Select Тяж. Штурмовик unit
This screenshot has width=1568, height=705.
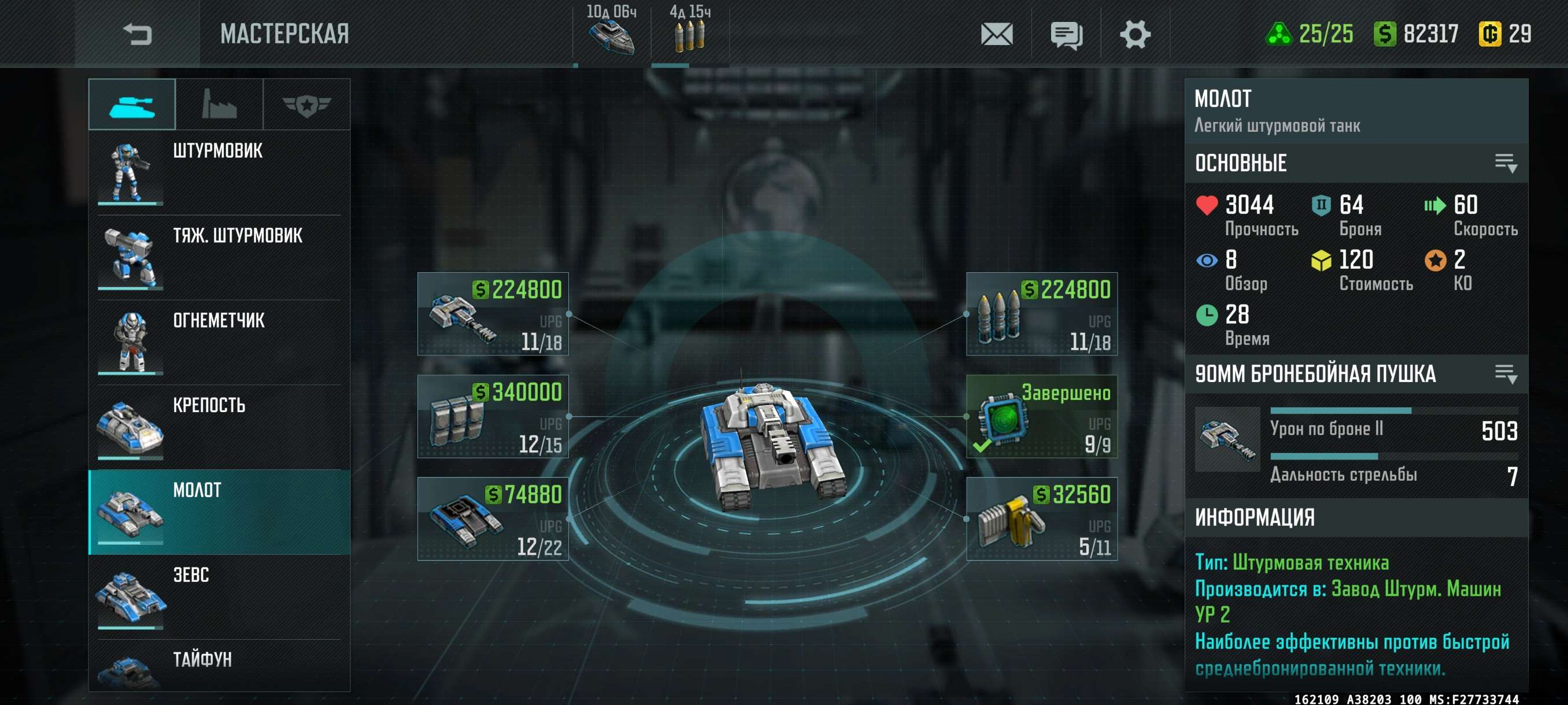(x=219, y=257)
